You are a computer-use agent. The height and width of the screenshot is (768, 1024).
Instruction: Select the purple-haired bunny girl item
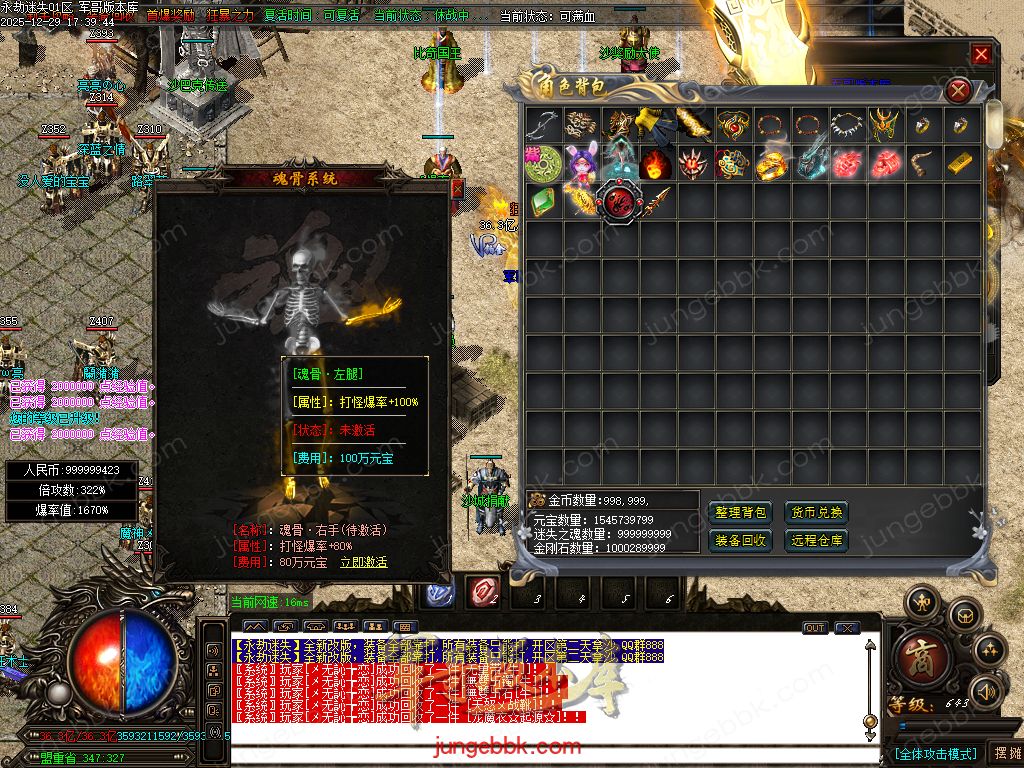[581, 162]
